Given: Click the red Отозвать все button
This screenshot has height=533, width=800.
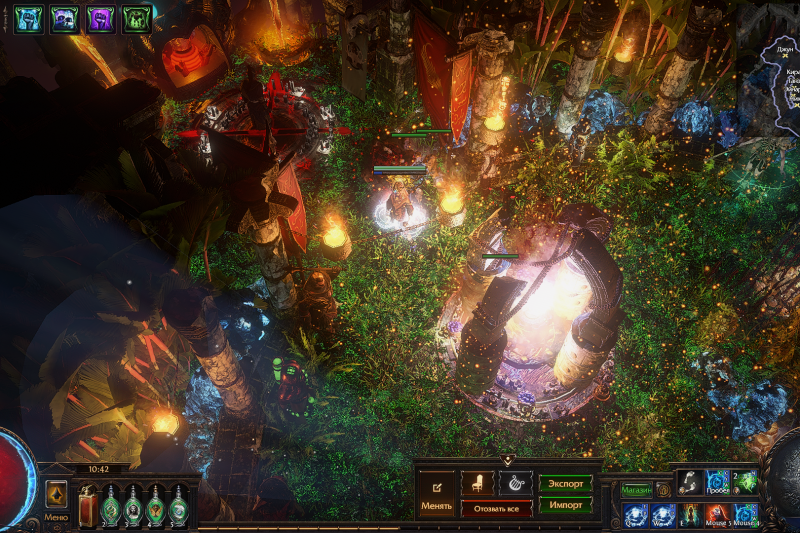Looking at the screenshot, I should click(496, 508).
